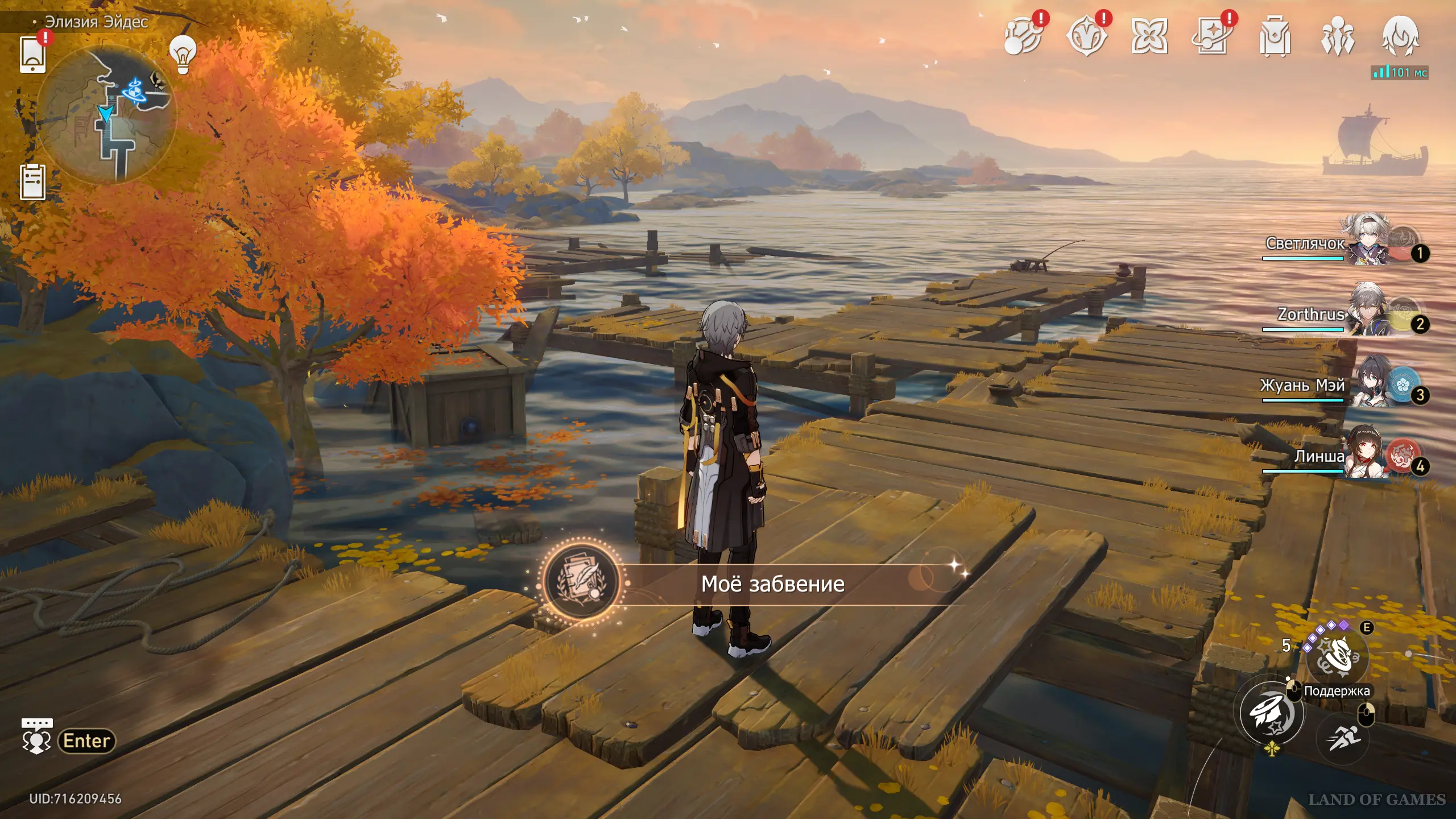Screen dimensions: 1456x819
Task: Open the team lineup icon
Action: 1337,37
